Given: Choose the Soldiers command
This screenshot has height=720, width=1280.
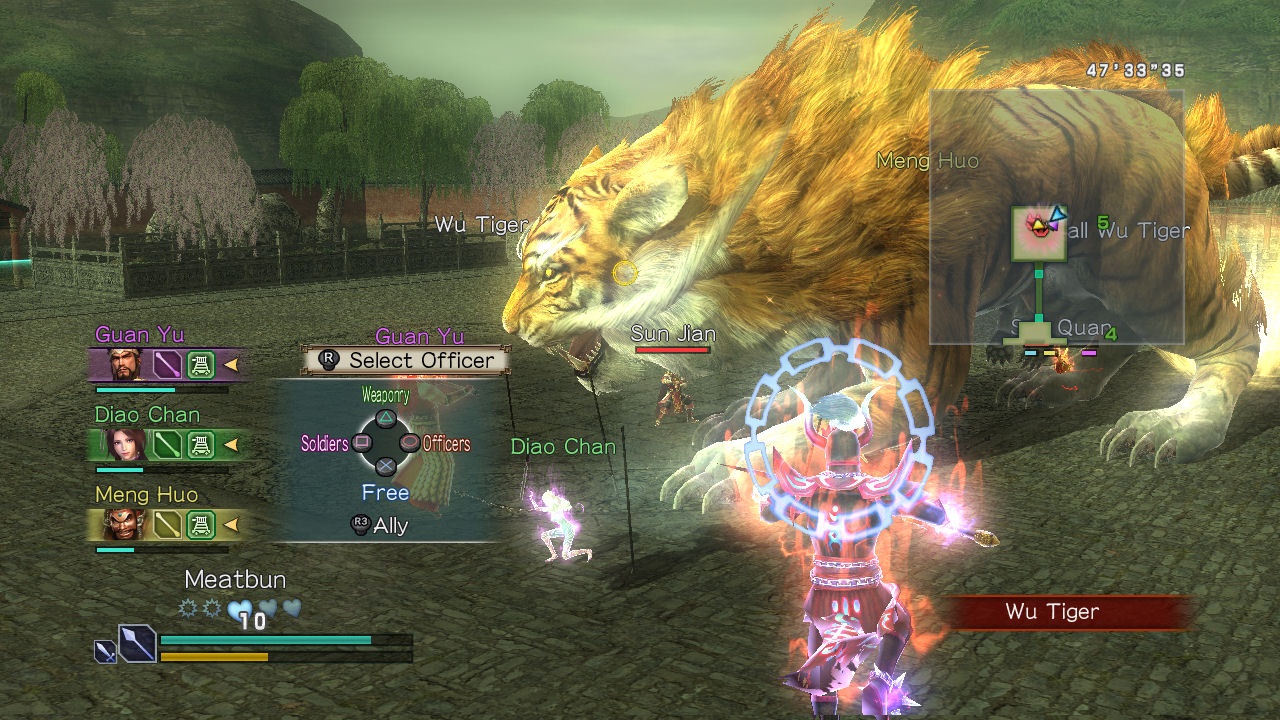Looking at the screenshot, I should coord(362,443).
